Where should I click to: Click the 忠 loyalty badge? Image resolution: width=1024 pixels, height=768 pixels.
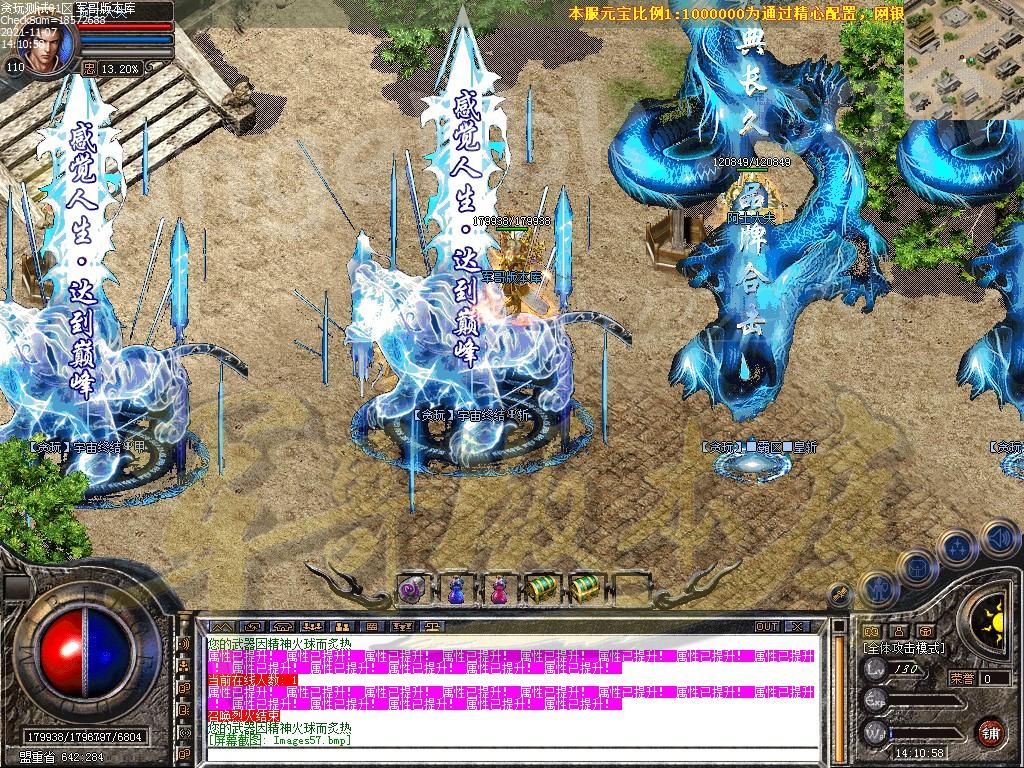tap(89, 68)
